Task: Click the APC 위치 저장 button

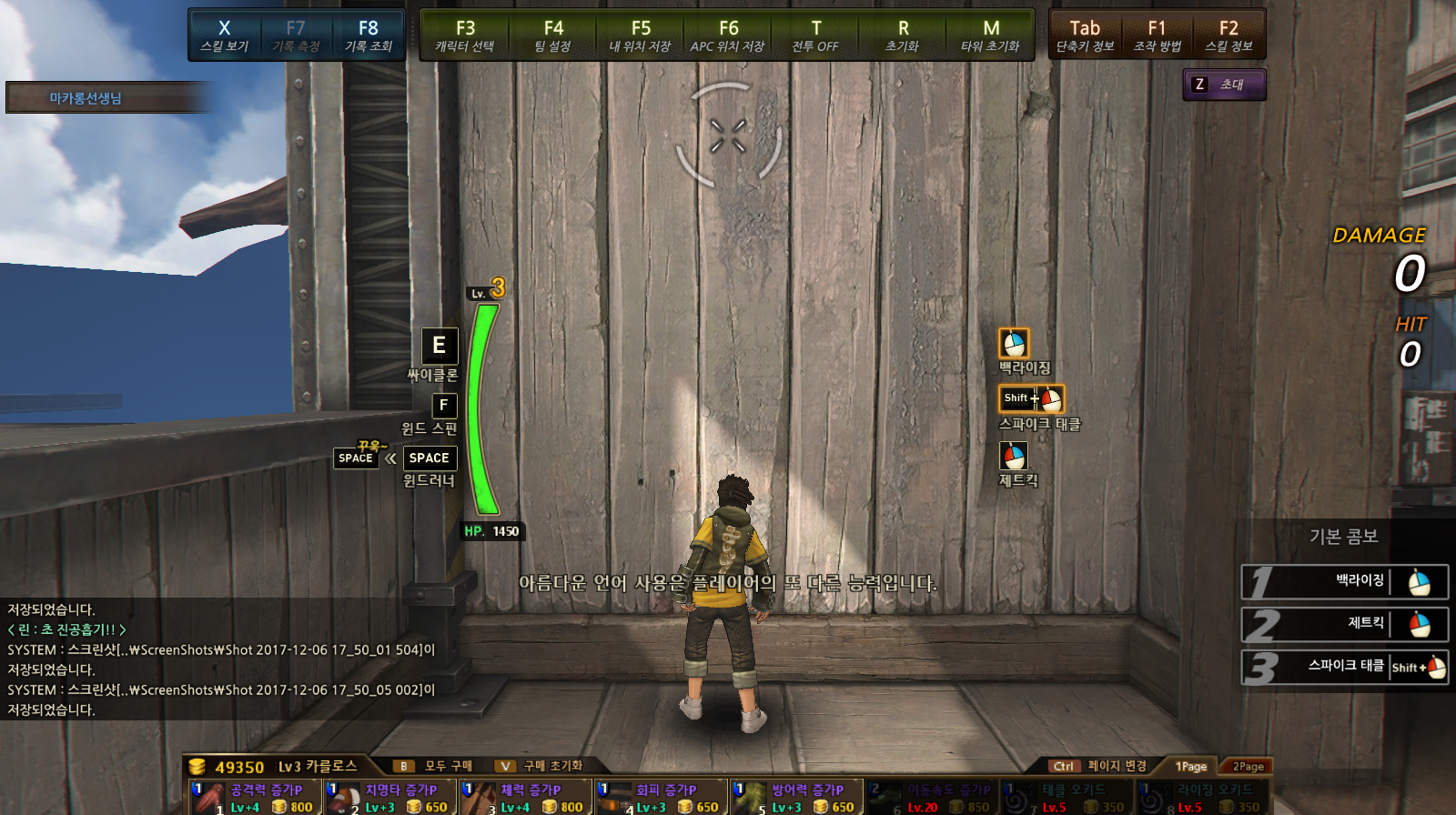Action: coord(728,35)
